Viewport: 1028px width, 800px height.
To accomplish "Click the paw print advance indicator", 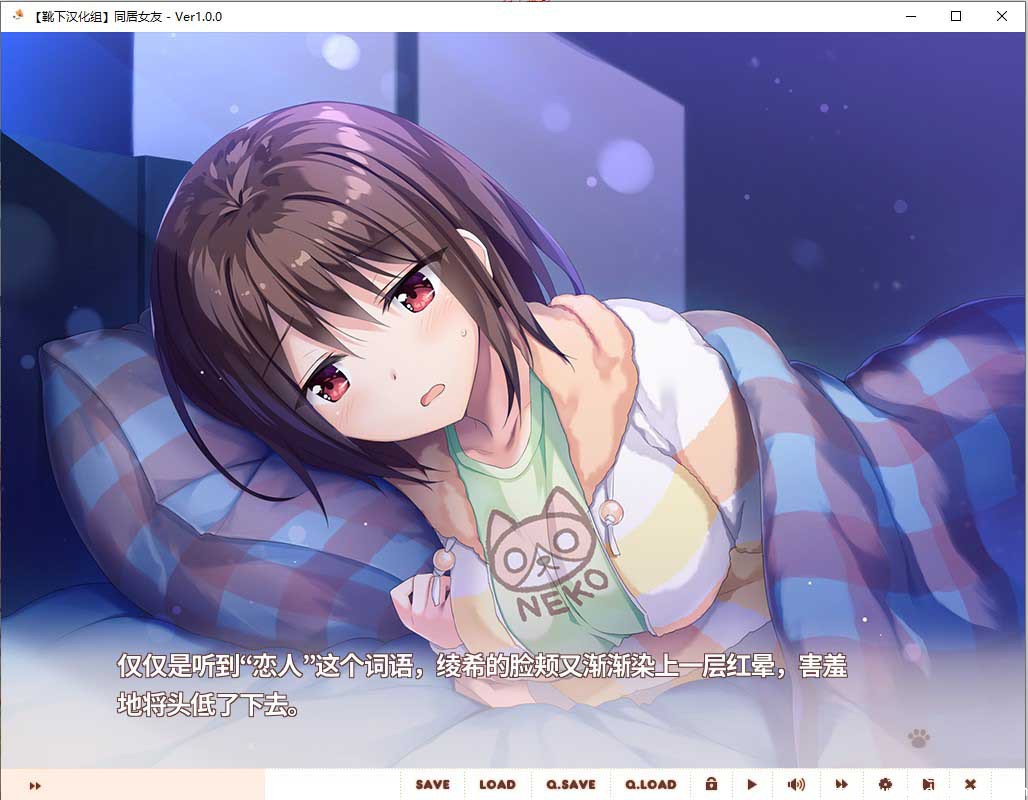I will (x=918, y=738).
